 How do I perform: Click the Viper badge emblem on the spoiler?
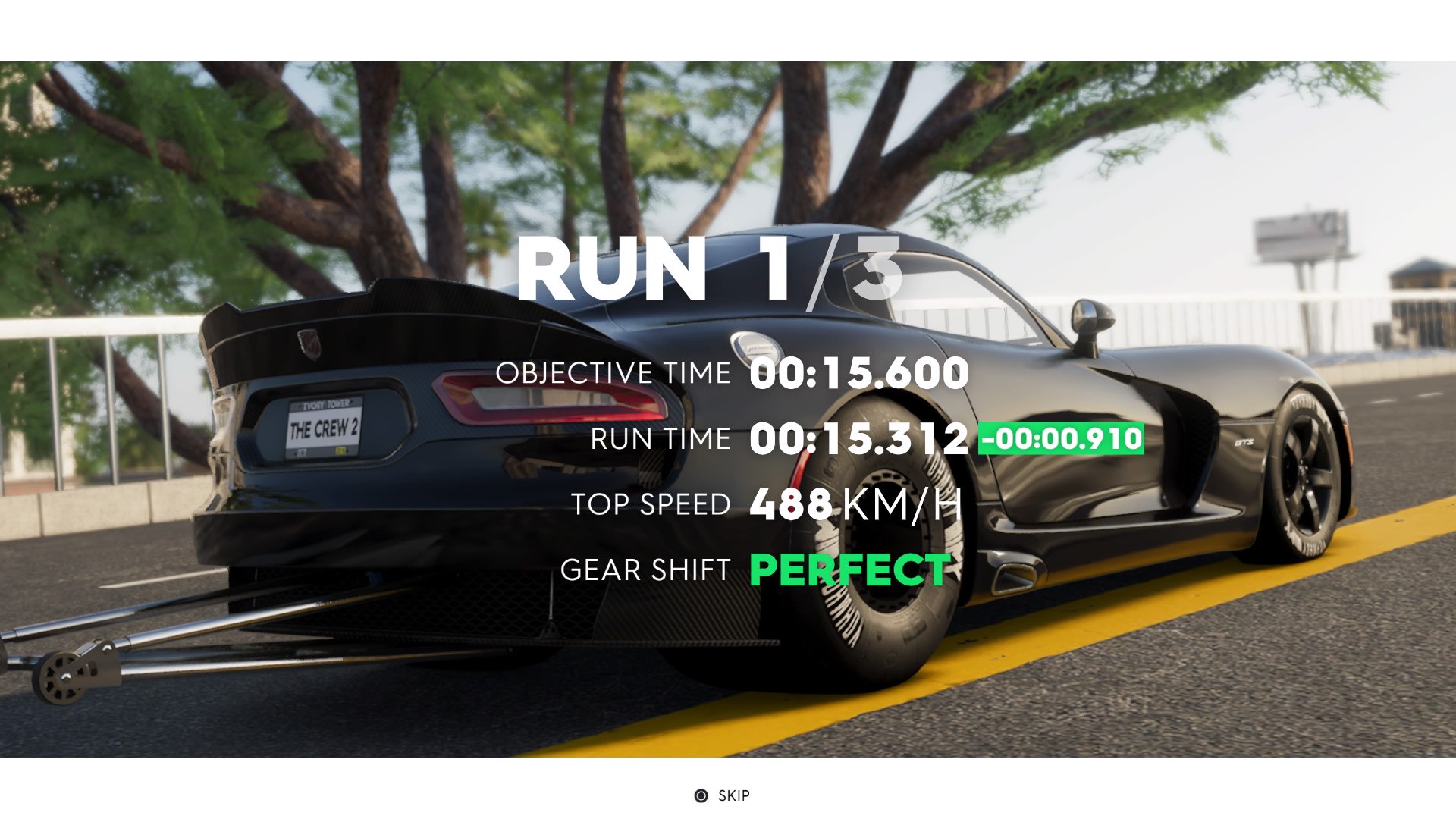[x=310, y=346]
